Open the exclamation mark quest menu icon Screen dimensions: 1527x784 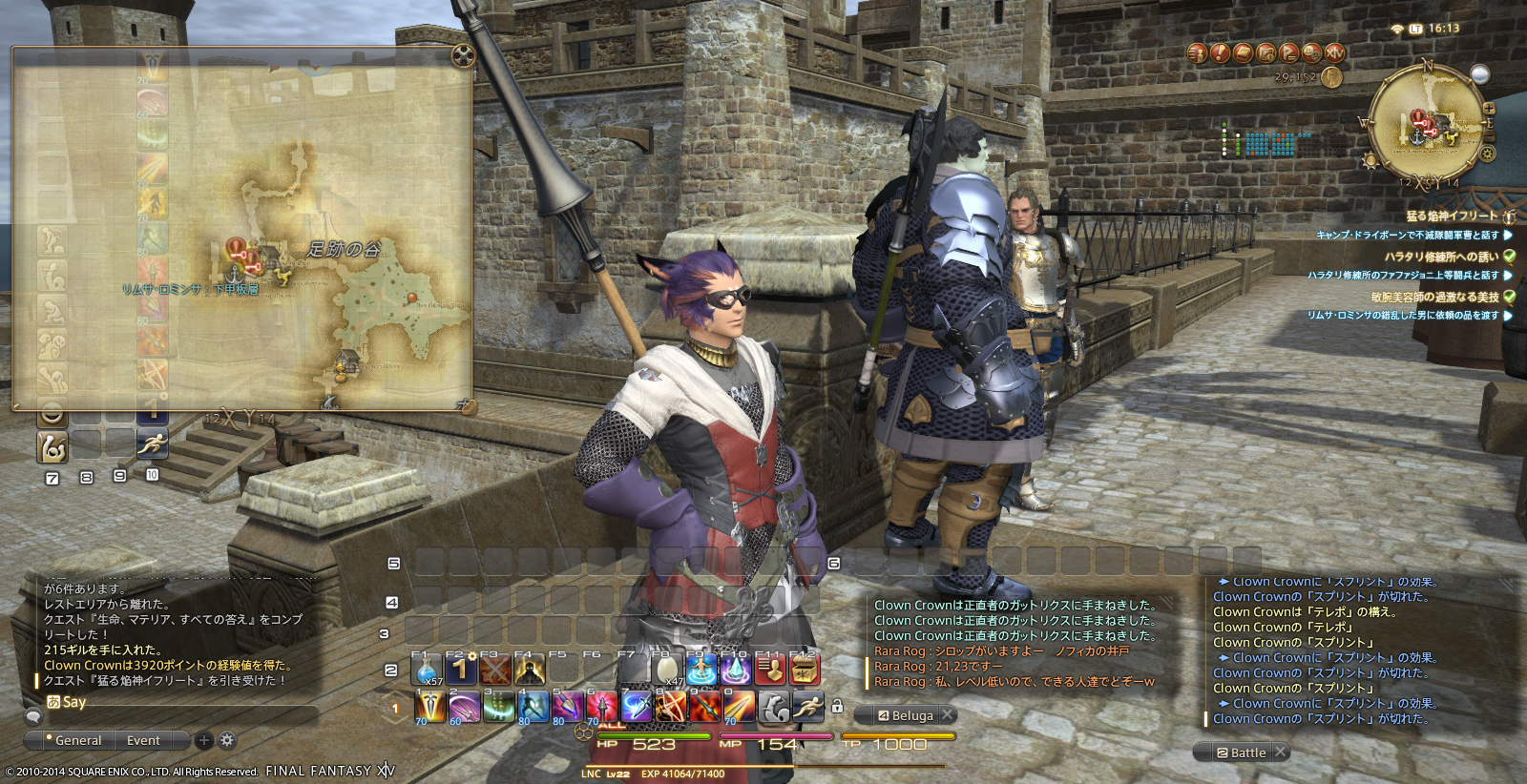pyautogui.click(x=1220, y=53)
